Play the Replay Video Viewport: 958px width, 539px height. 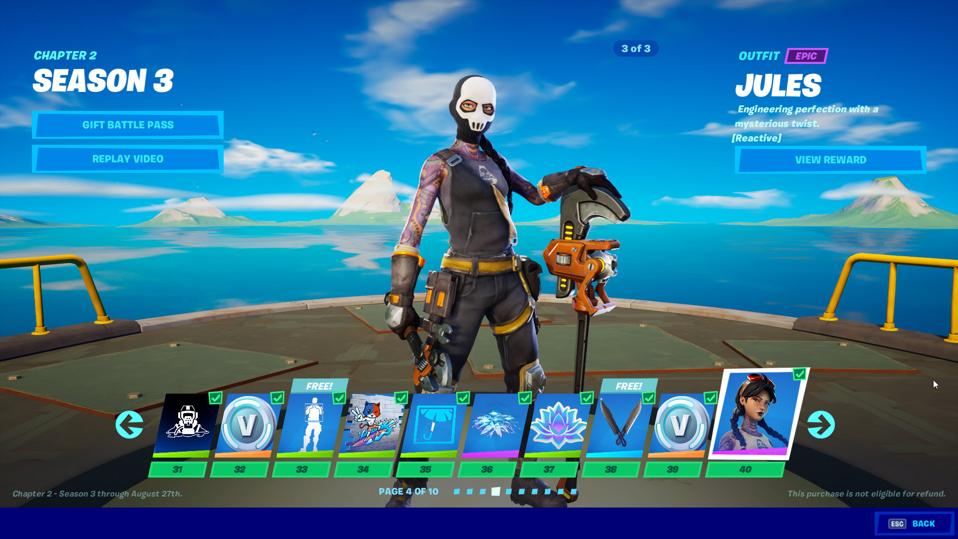[127, 159]
